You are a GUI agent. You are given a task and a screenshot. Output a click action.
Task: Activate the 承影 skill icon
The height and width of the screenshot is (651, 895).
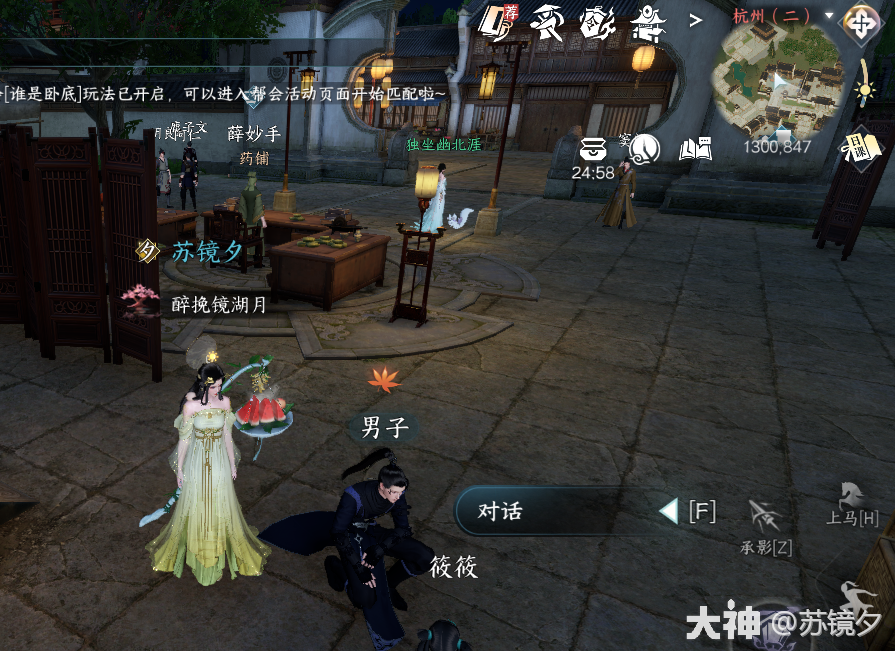pos(765,517)
